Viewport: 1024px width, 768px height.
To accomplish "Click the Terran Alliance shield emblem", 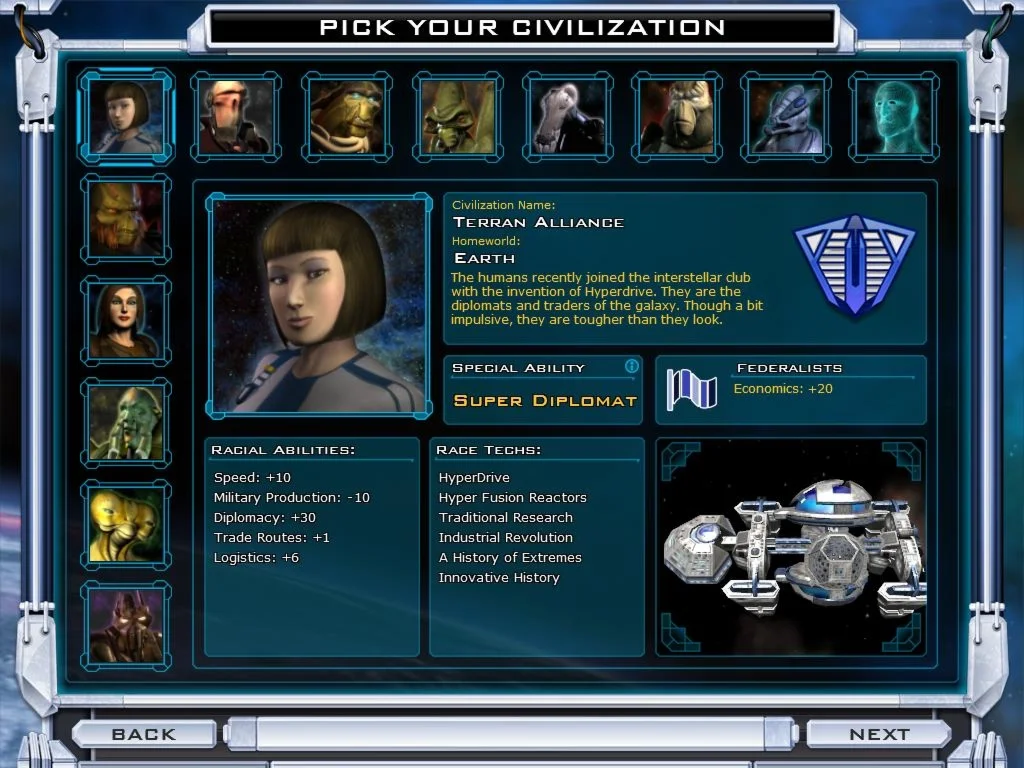I will [855, 265].
